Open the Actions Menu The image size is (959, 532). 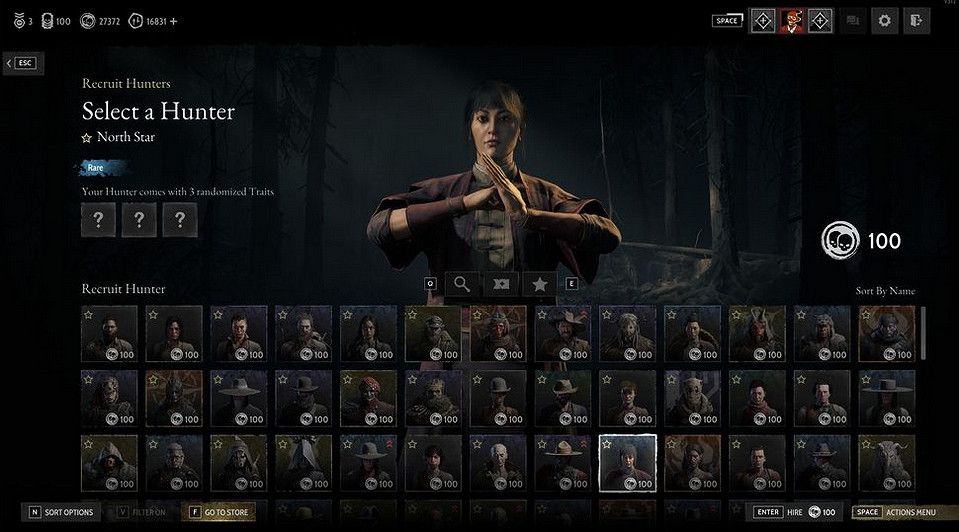coord(897,512)
